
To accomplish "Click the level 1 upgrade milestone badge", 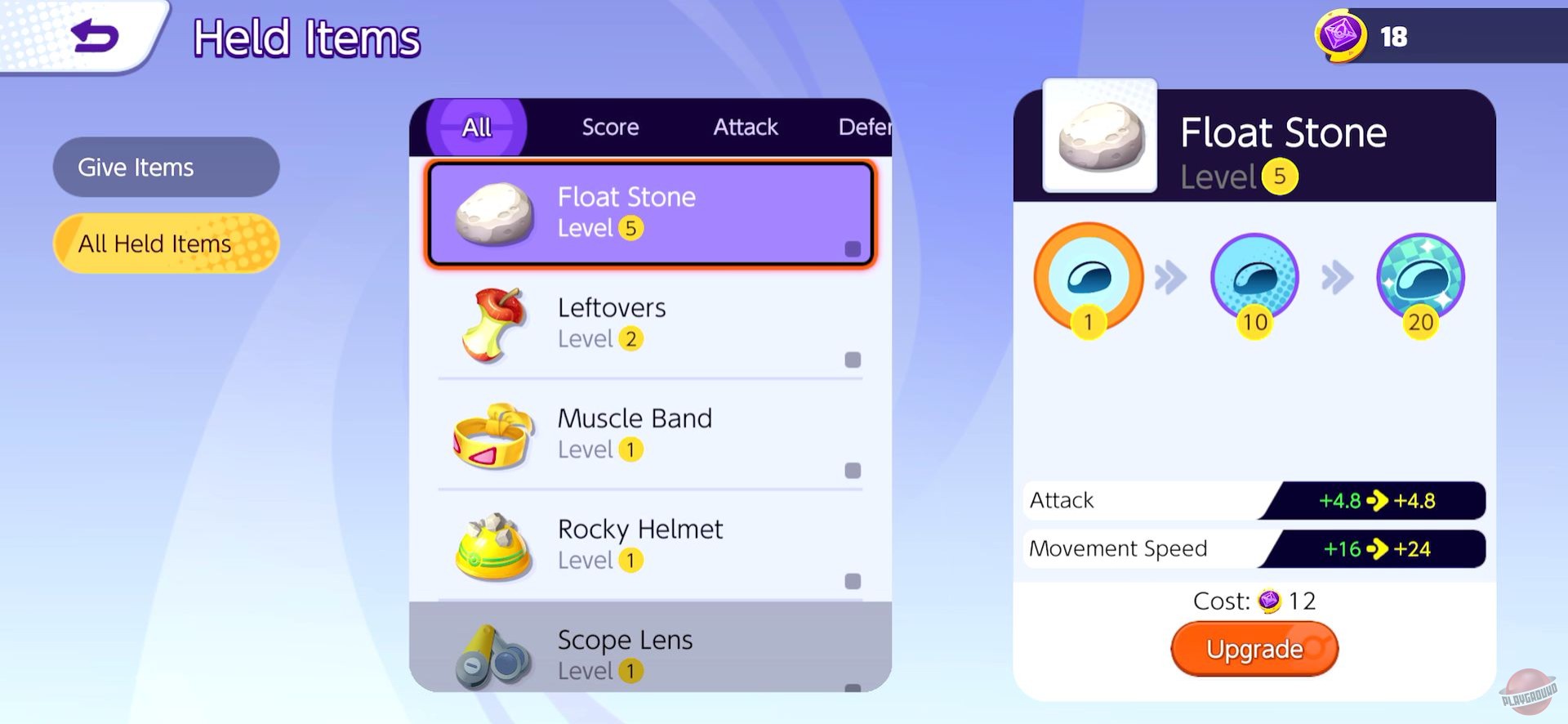I will [x=1088, y=278].
